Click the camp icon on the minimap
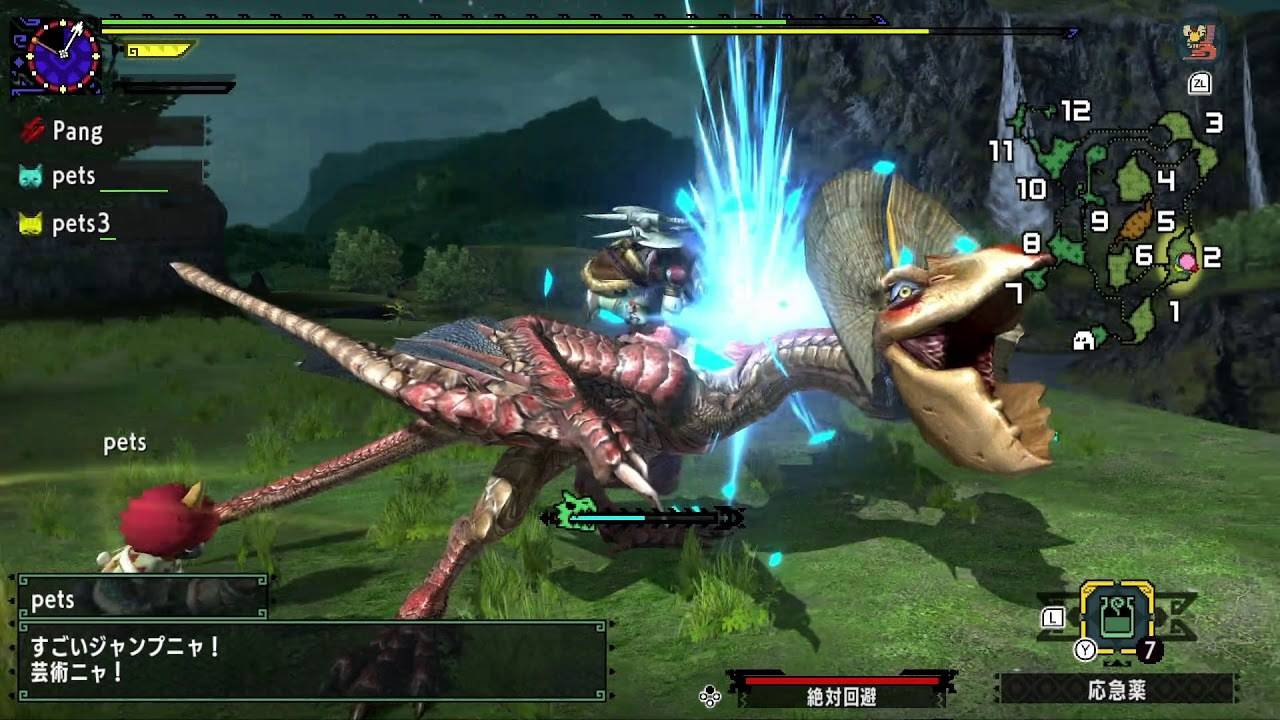This screenshot has height=720, width=1280. pyautogui.click(x=1083, y=341)
